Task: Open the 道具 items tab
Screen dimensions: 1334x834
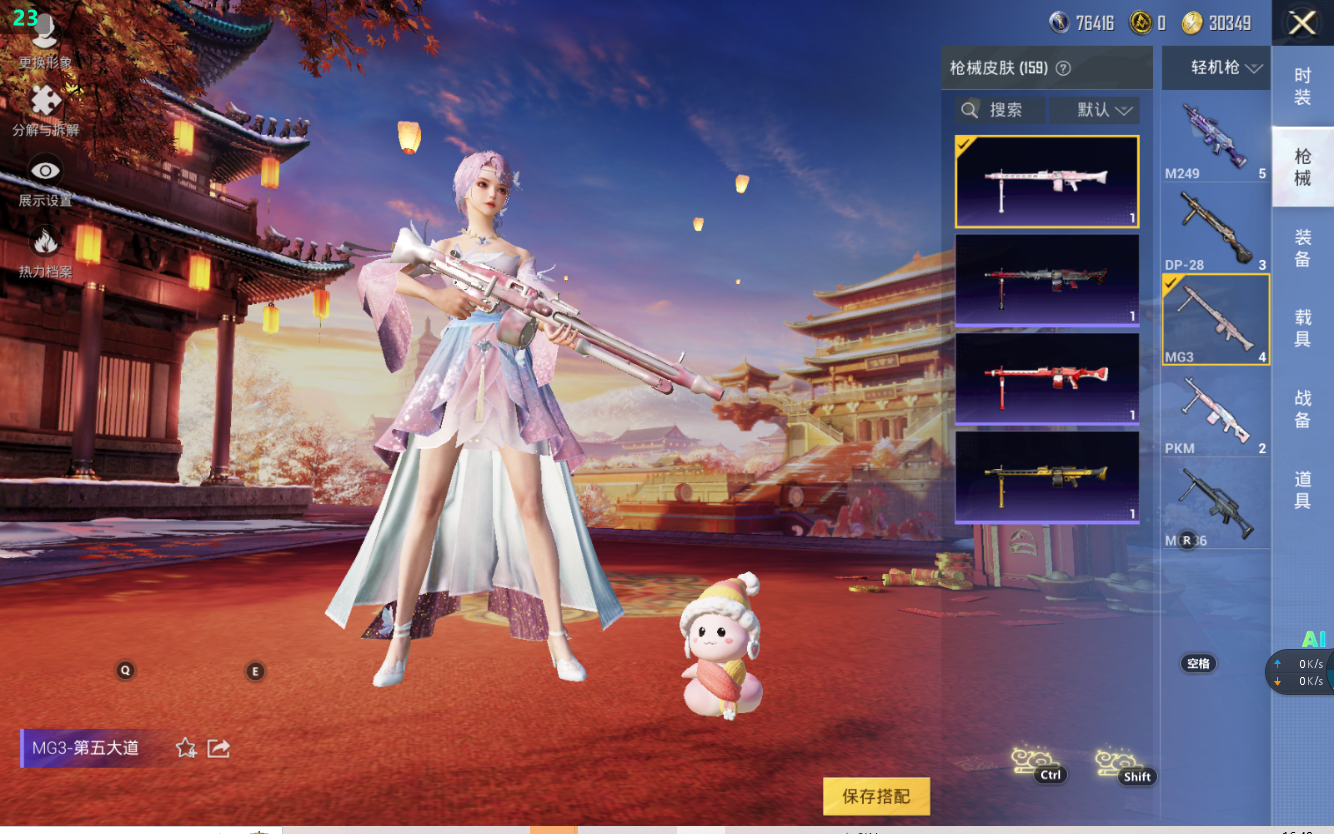Action: point(1302,491)
